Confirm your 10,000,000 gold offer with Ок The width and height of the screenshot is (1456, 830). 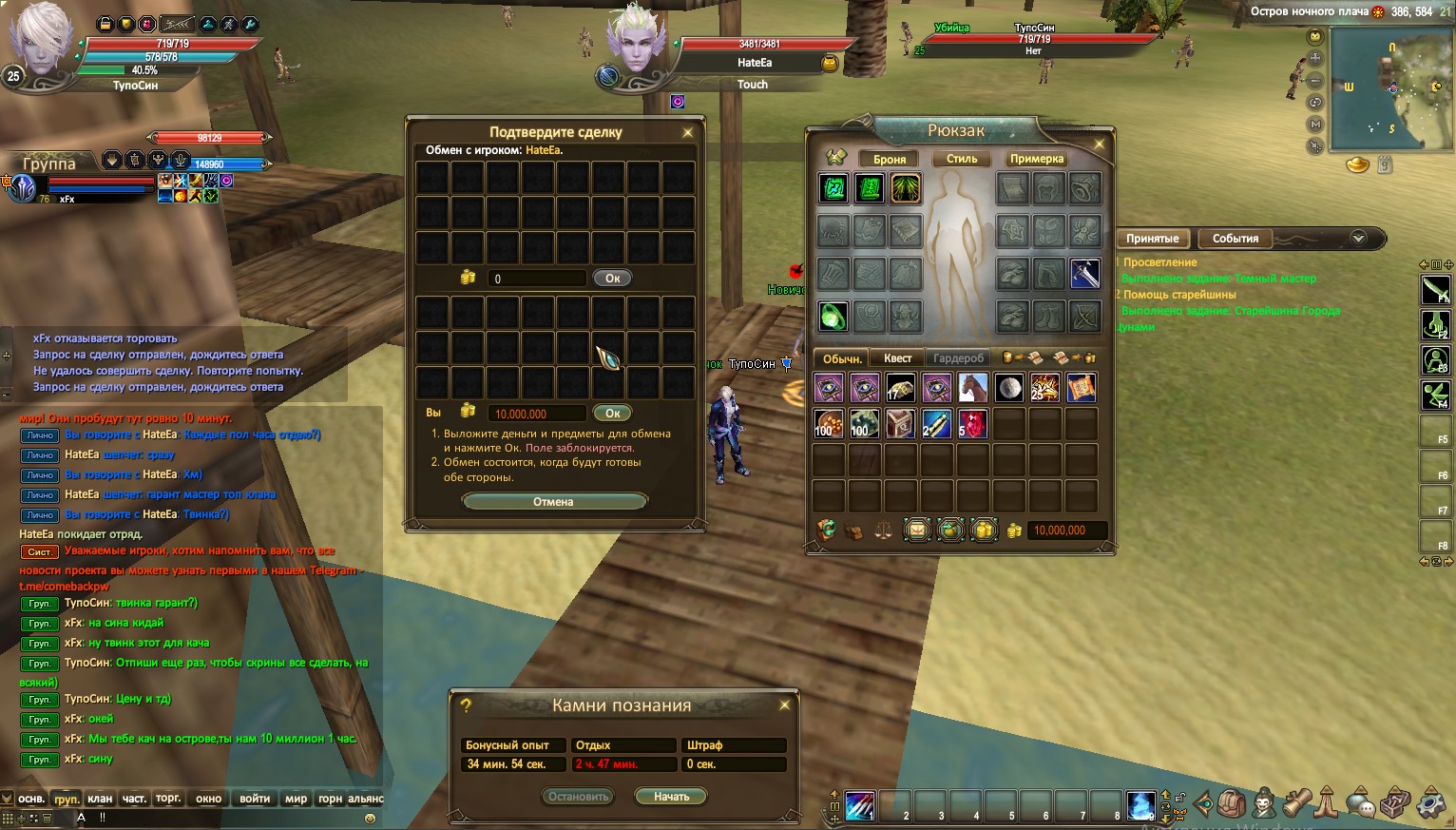tap(612, 414)
